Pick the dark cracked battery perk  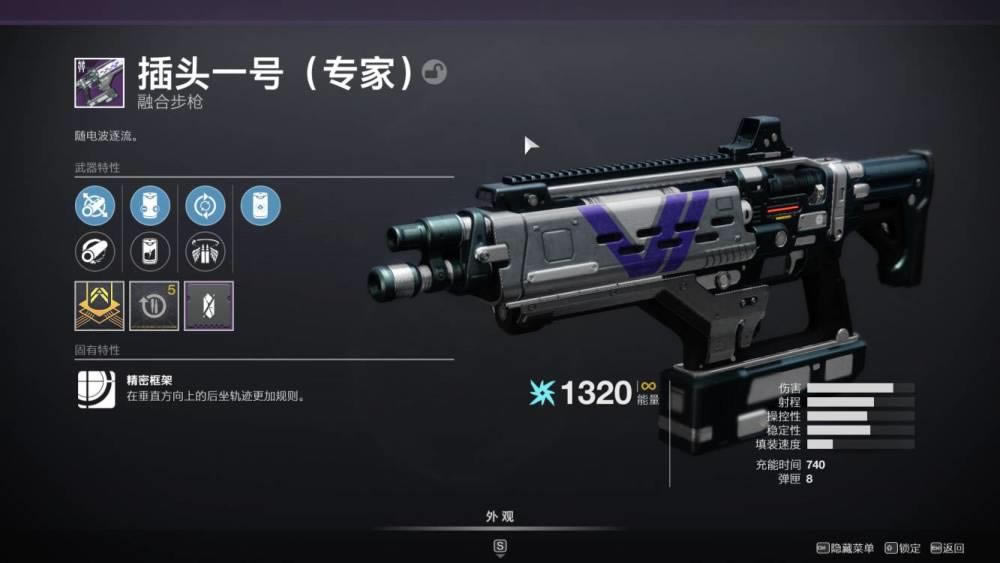(x=150, y=251)
